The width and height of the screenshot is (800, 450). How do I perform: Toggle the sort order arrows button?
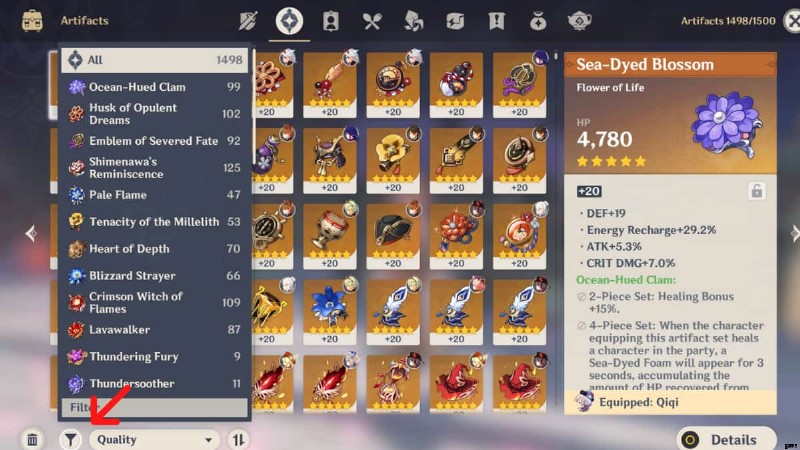point(239,439)
